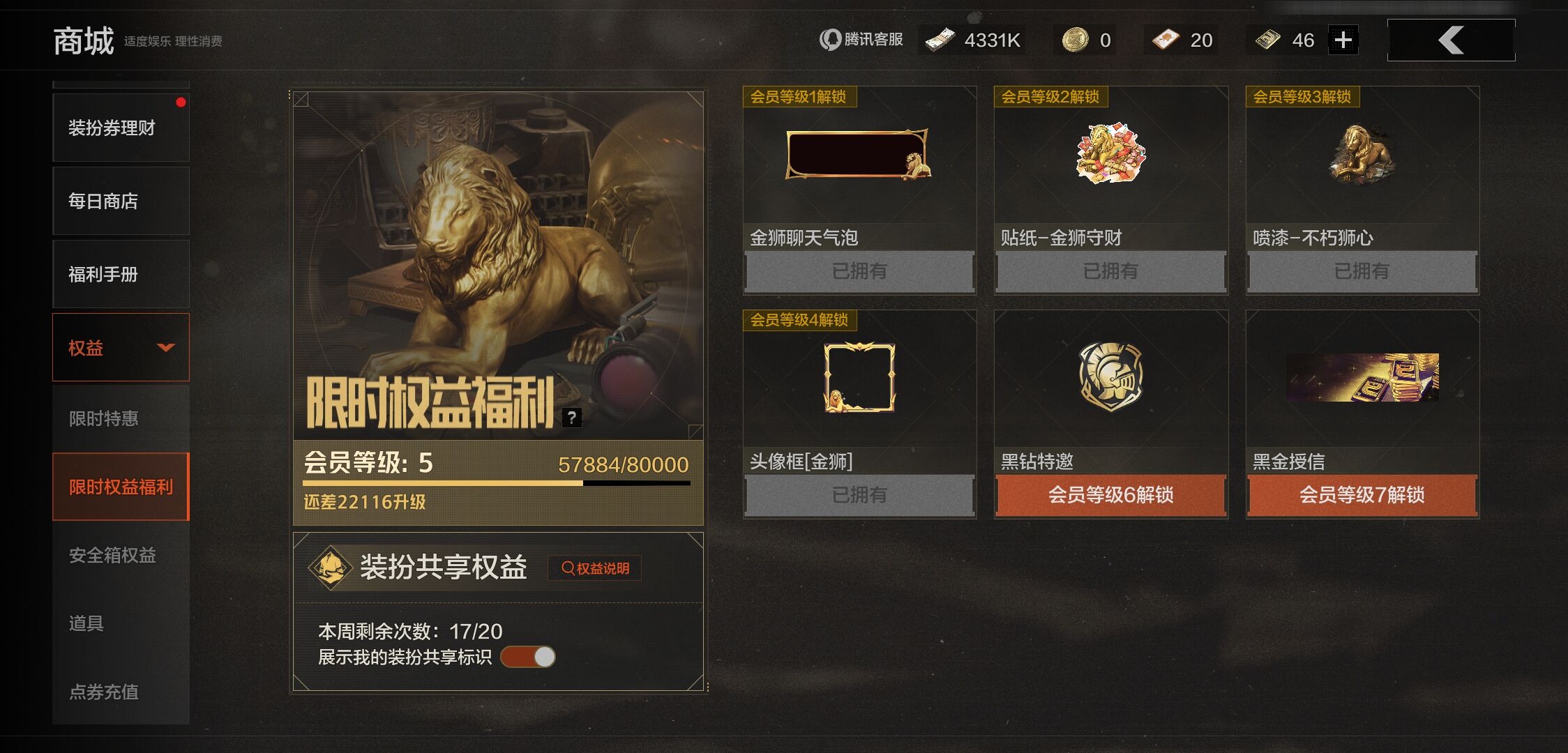Click the back arrow at top right

pos(1450,40)
